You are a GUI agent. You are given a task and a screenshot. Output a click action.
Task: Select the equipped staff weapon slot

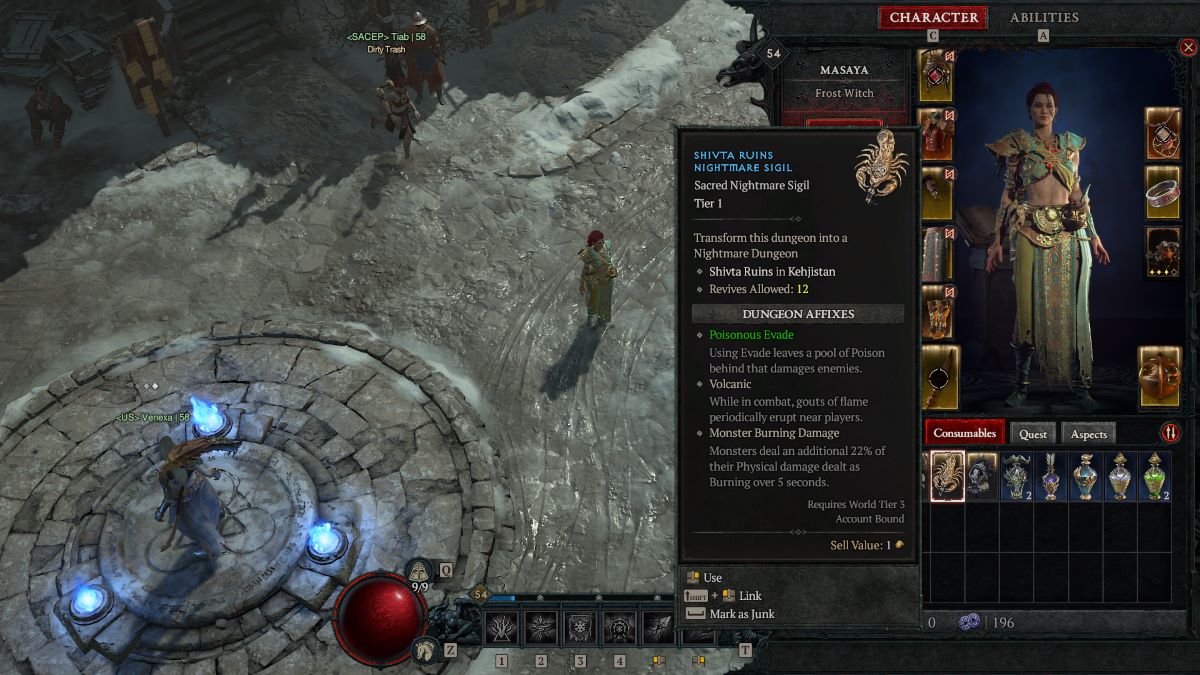point(940,377)
